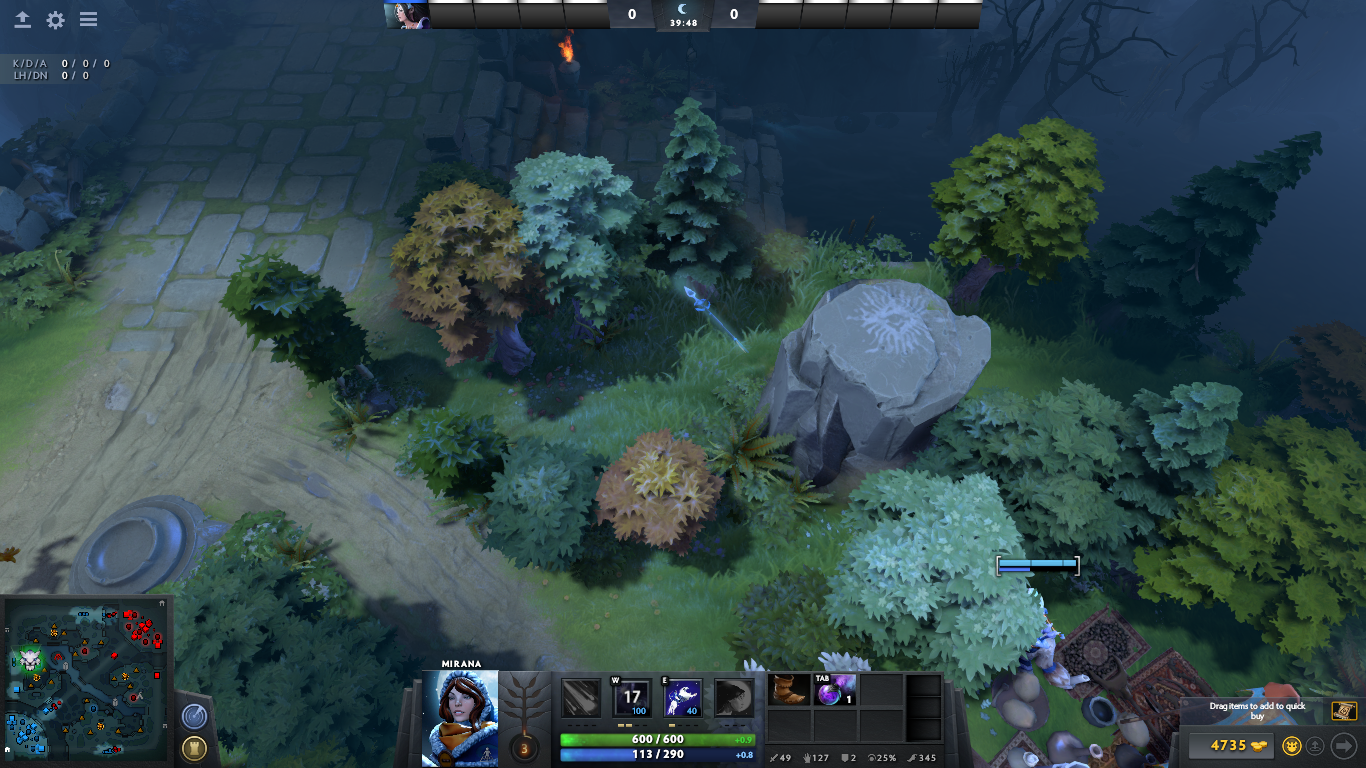Open the share/broadcast menu at top left
The image size is (1366, 768).
tap(22, 18)
